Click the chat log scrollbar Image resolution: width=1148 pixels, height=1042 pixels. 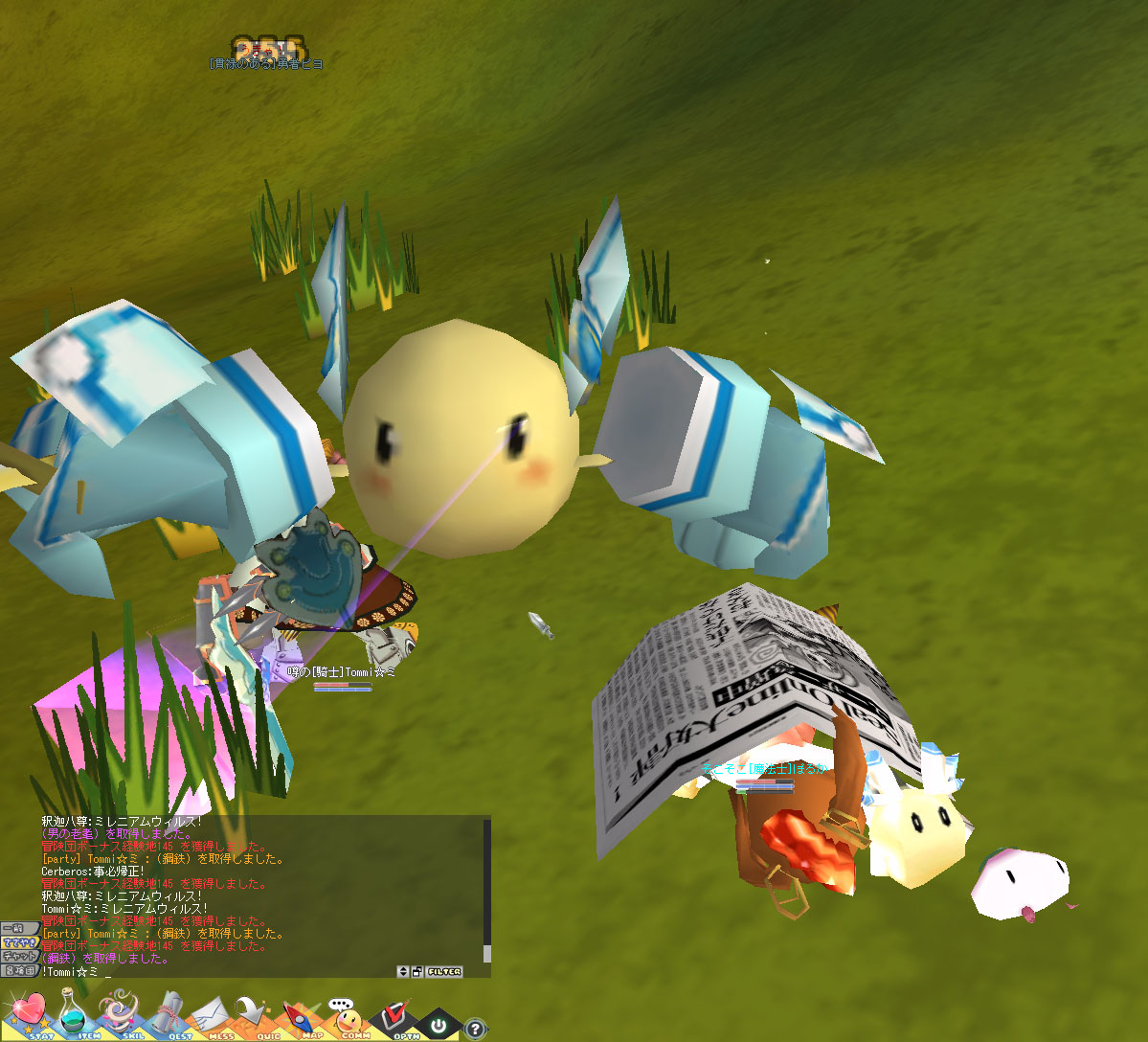486,891
